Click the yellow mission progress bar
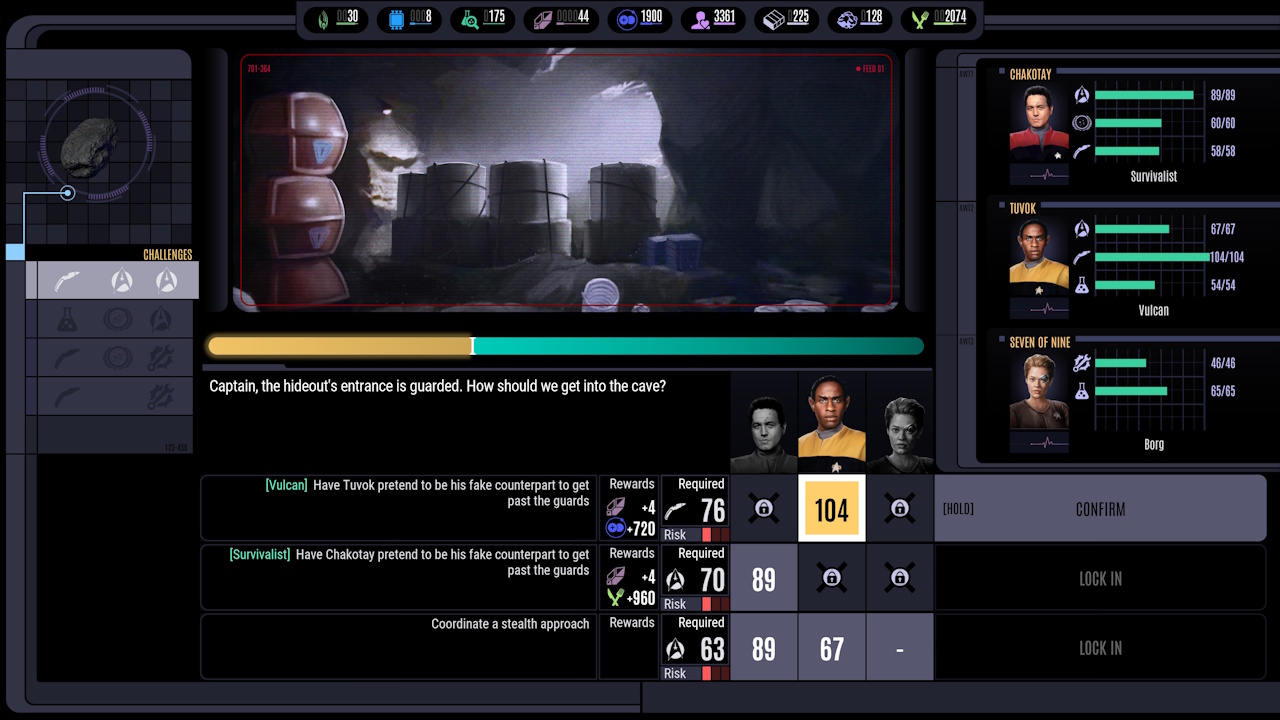The width and height of the screenshot is (1280, 720). 340,346
